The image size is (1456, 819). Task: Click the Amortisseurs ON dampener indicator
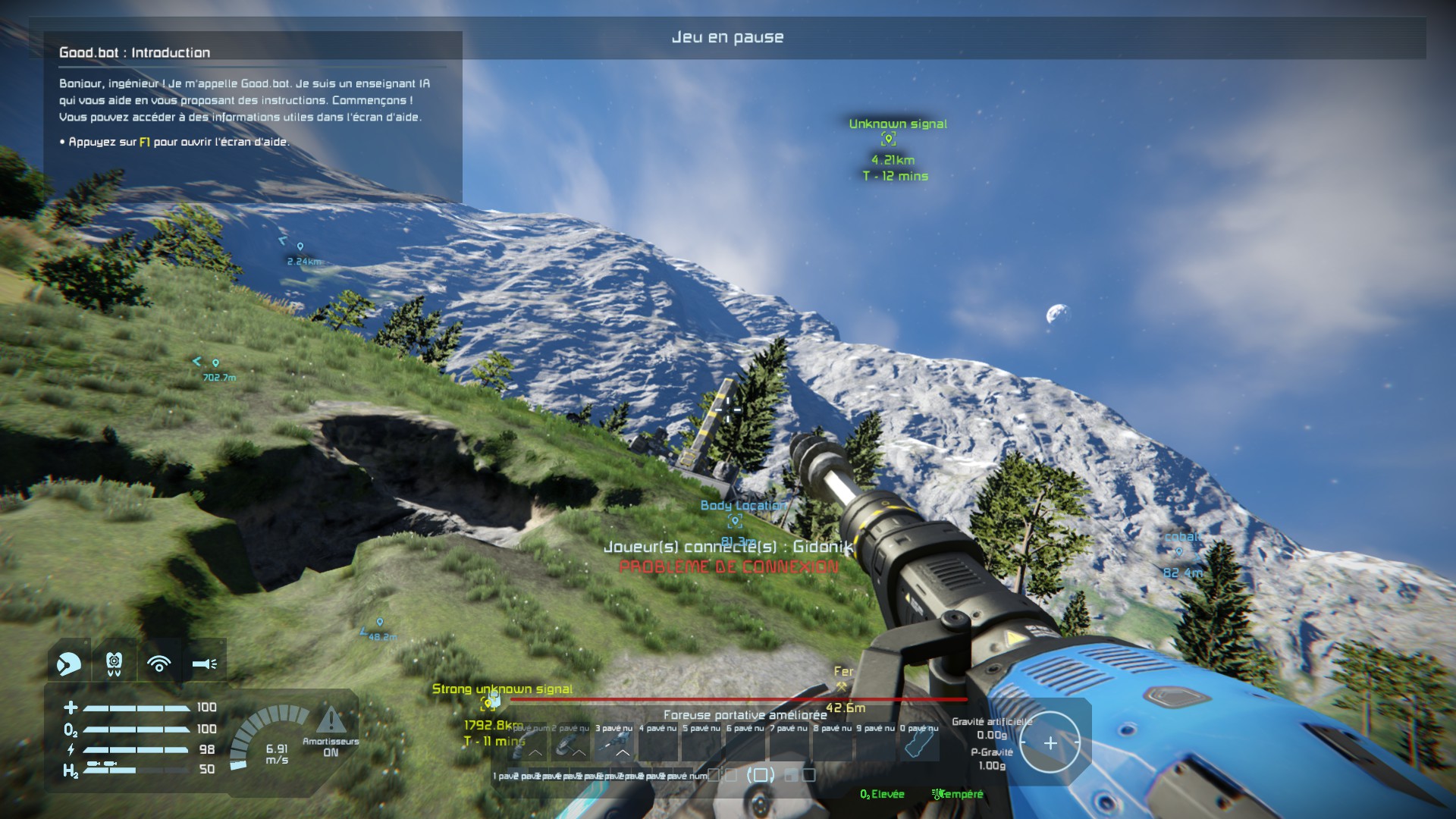331,730
